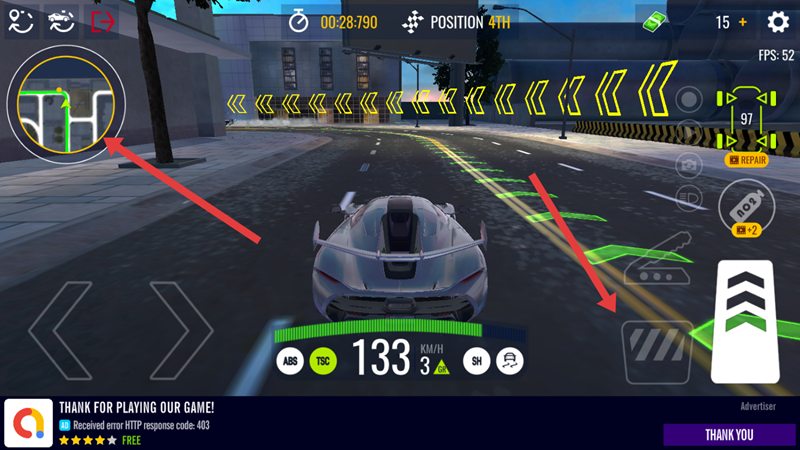The height and width of the screenshot is (450, 800).
Task: Toggle the drift assist car icon
Action: coord(509,361)
